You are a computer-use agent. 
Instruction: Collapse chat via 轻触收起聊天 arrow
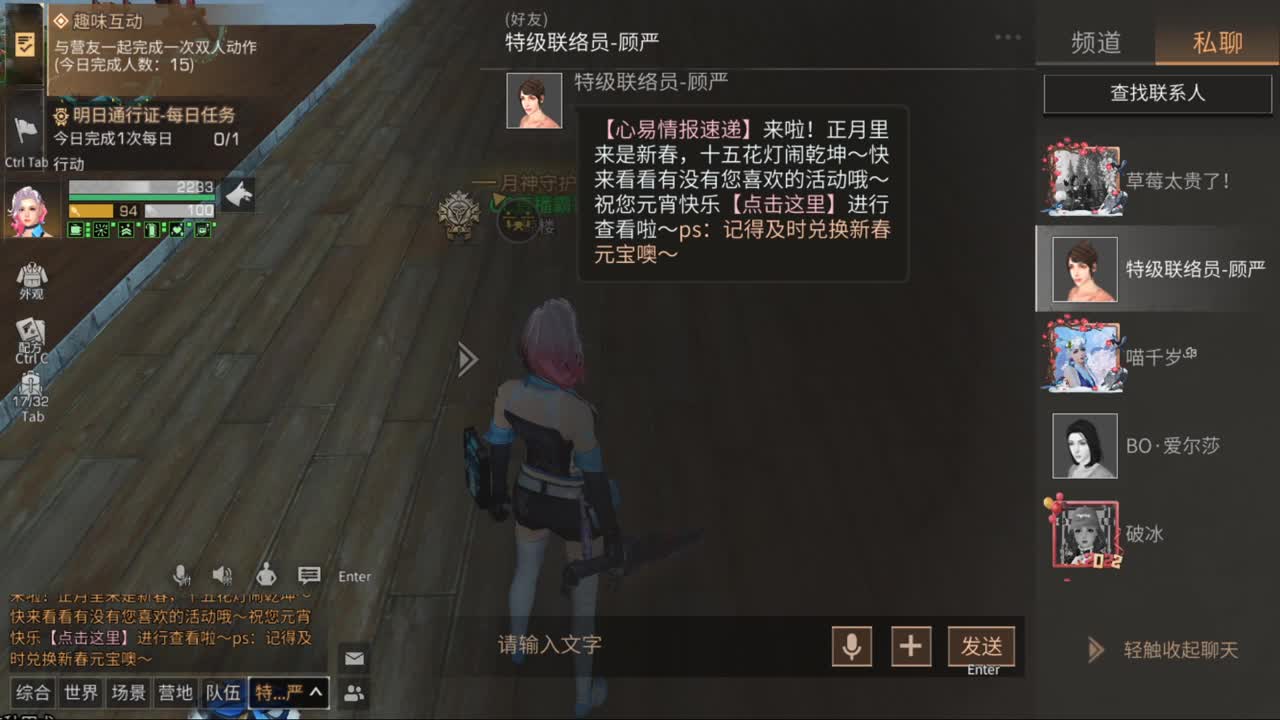(x=1094, y=650)
